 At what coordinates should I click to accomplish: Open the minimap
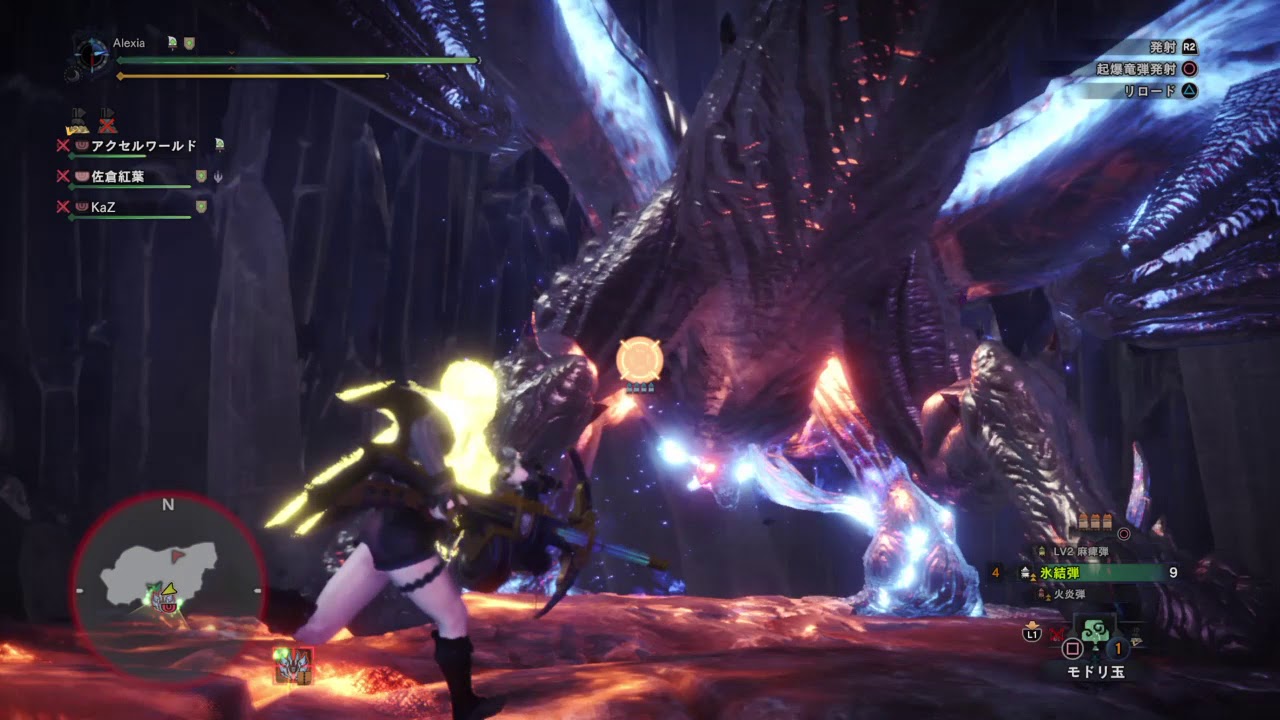(168, 587)
